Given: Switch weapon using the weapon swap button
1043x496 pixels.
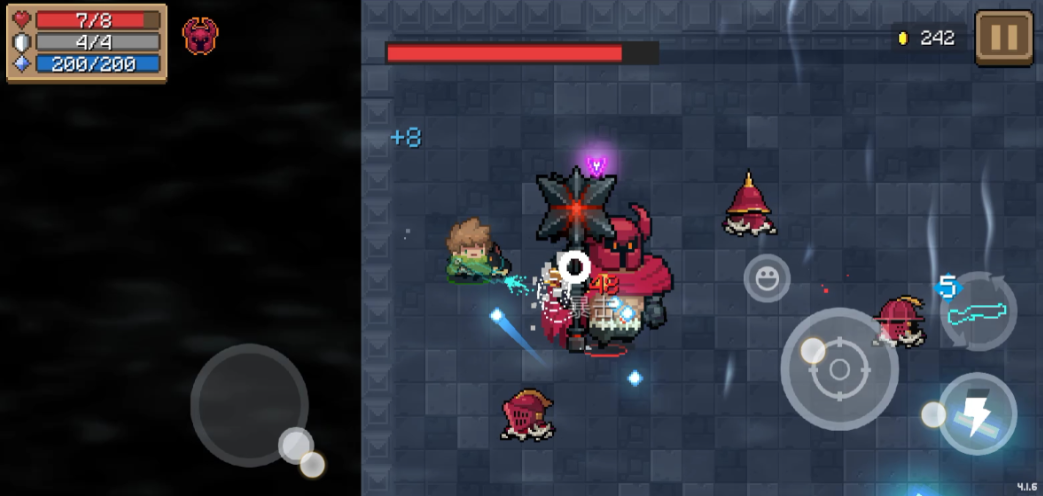Looking at the screenshot, I should (x=979, y=313).
